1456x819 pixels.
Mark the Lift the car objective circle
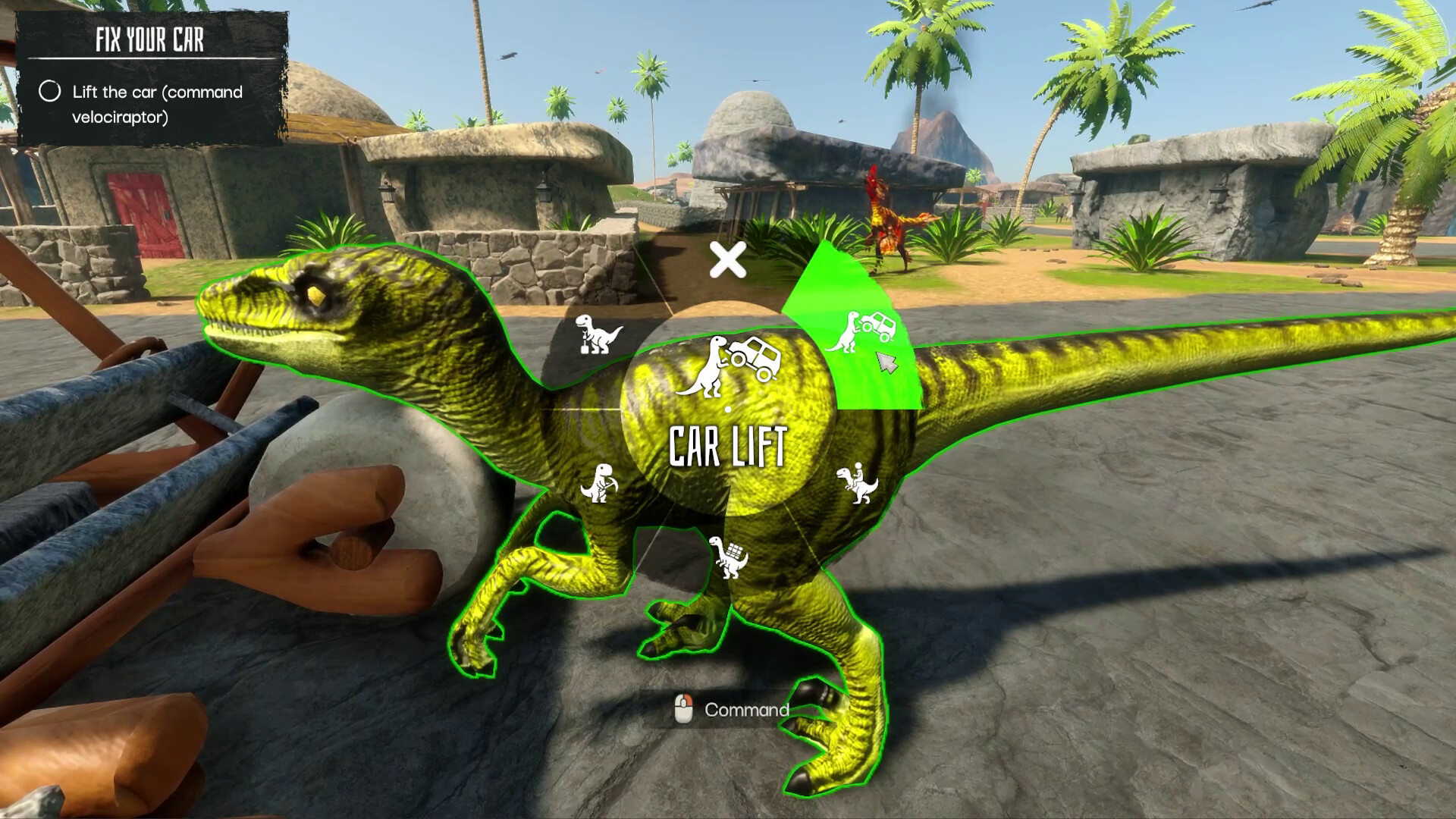[51, 93]
